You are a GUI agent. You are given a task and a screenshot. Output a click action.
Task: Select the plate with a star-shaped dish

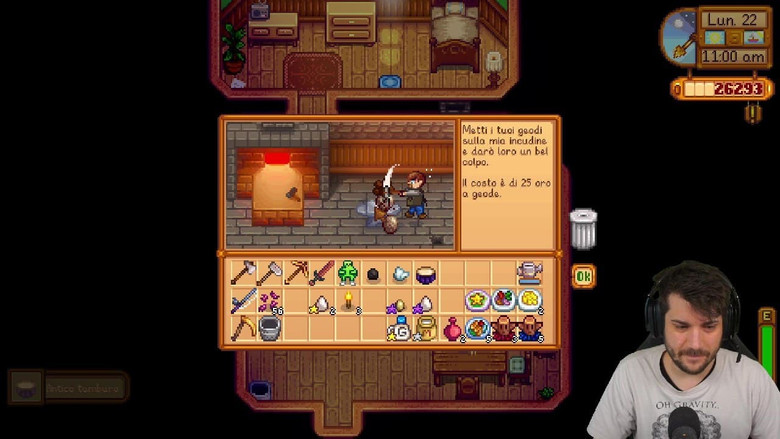point(478,300)
